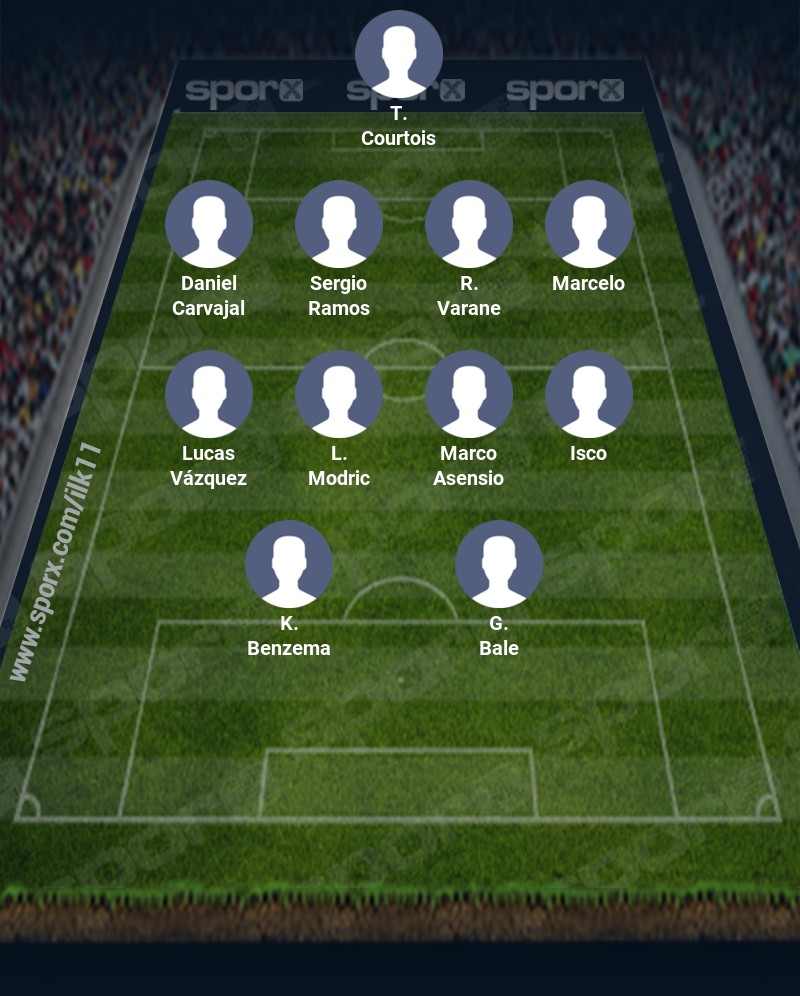800x996 pixels.
Task: Select goalkeeper T. Courtois
Action: (x=399, y=54)
